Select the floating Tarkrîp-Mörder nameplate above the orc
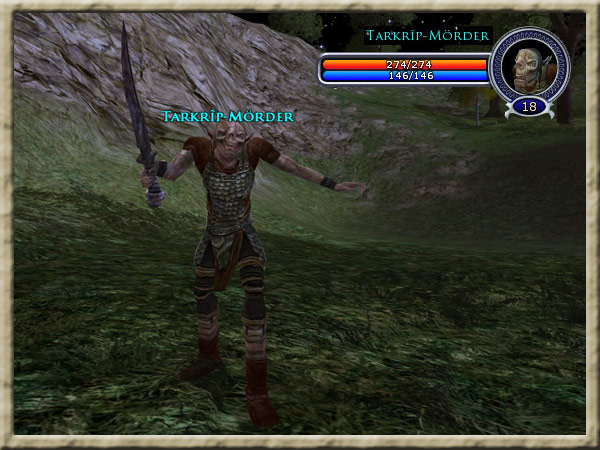Viewport: 600px width, 450px height. coord(228,117)
